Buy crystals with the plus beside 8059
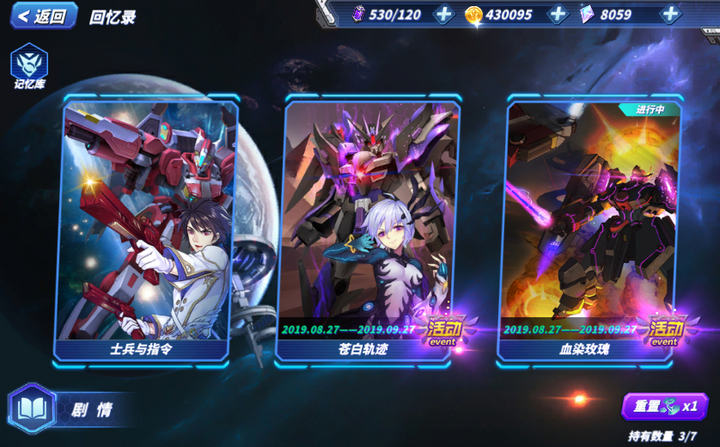Viewport: 720px width, 447px height. (671, 14)
